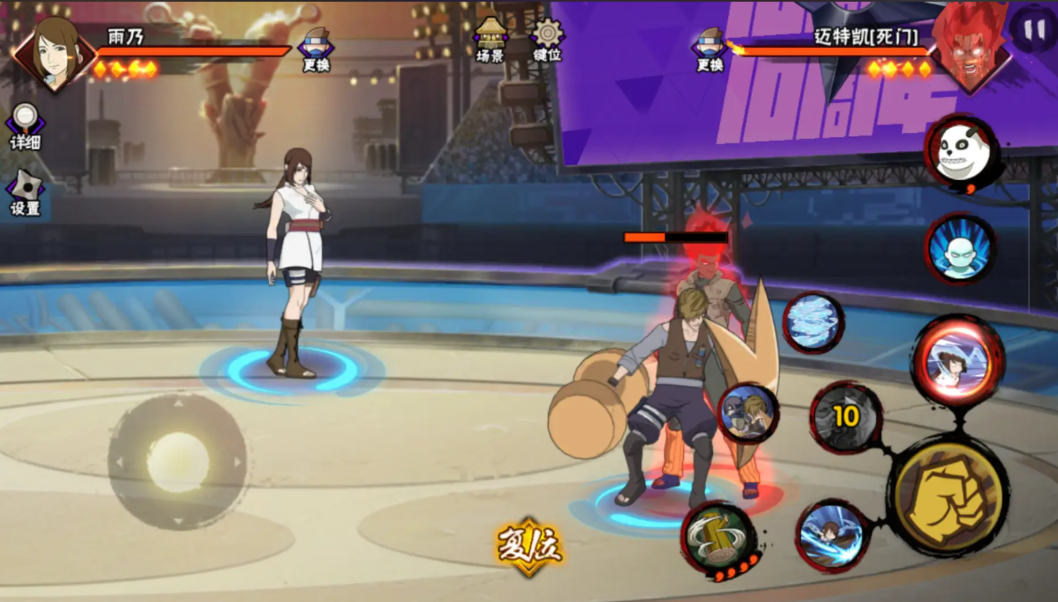Viewport: 1058px width, 602px height.
Task: Open the 设置 settings shuriken button
Action: tap(25, 191)
